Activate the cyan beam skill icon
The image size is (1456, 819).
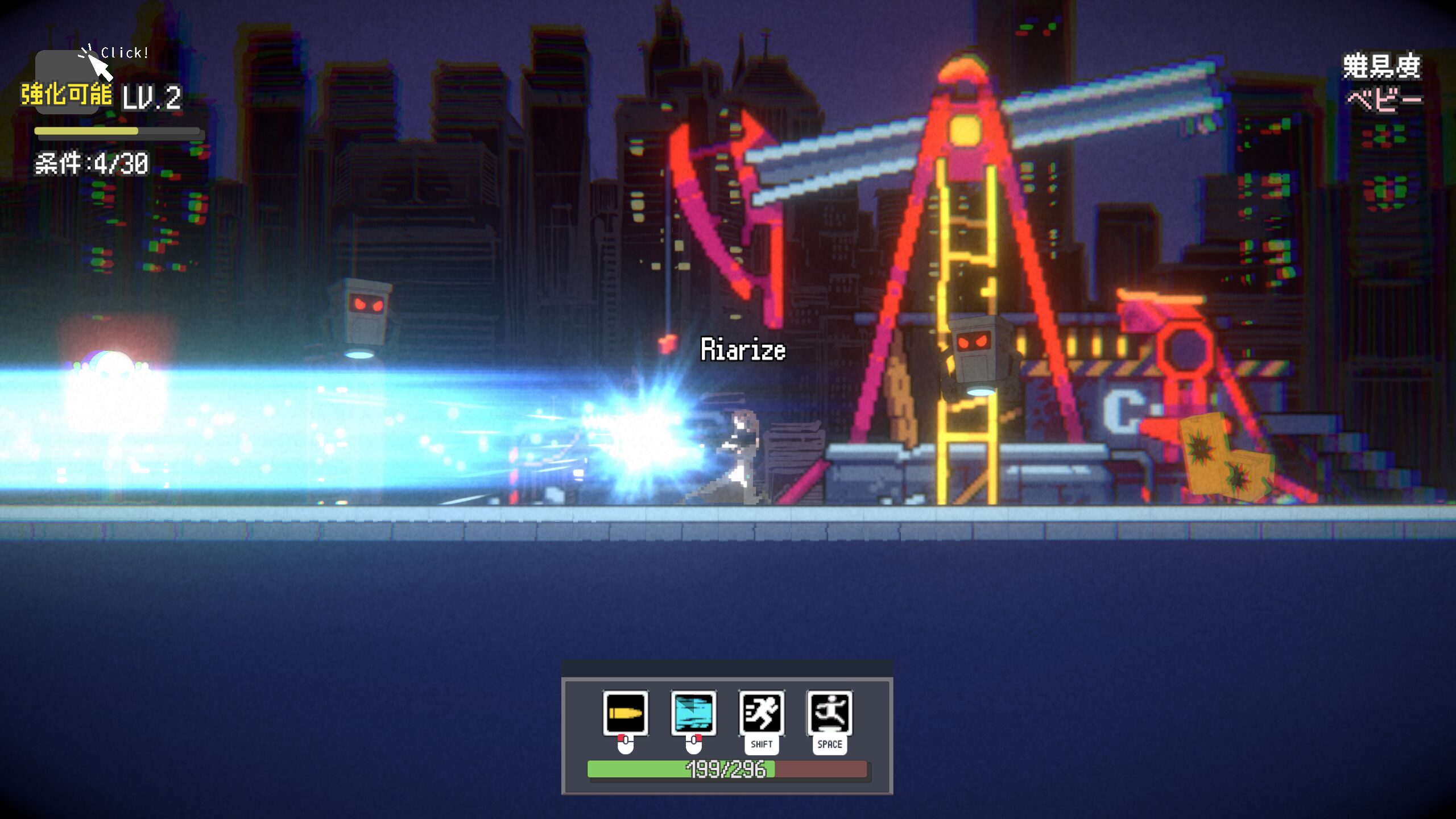click(x=693, y=713)
